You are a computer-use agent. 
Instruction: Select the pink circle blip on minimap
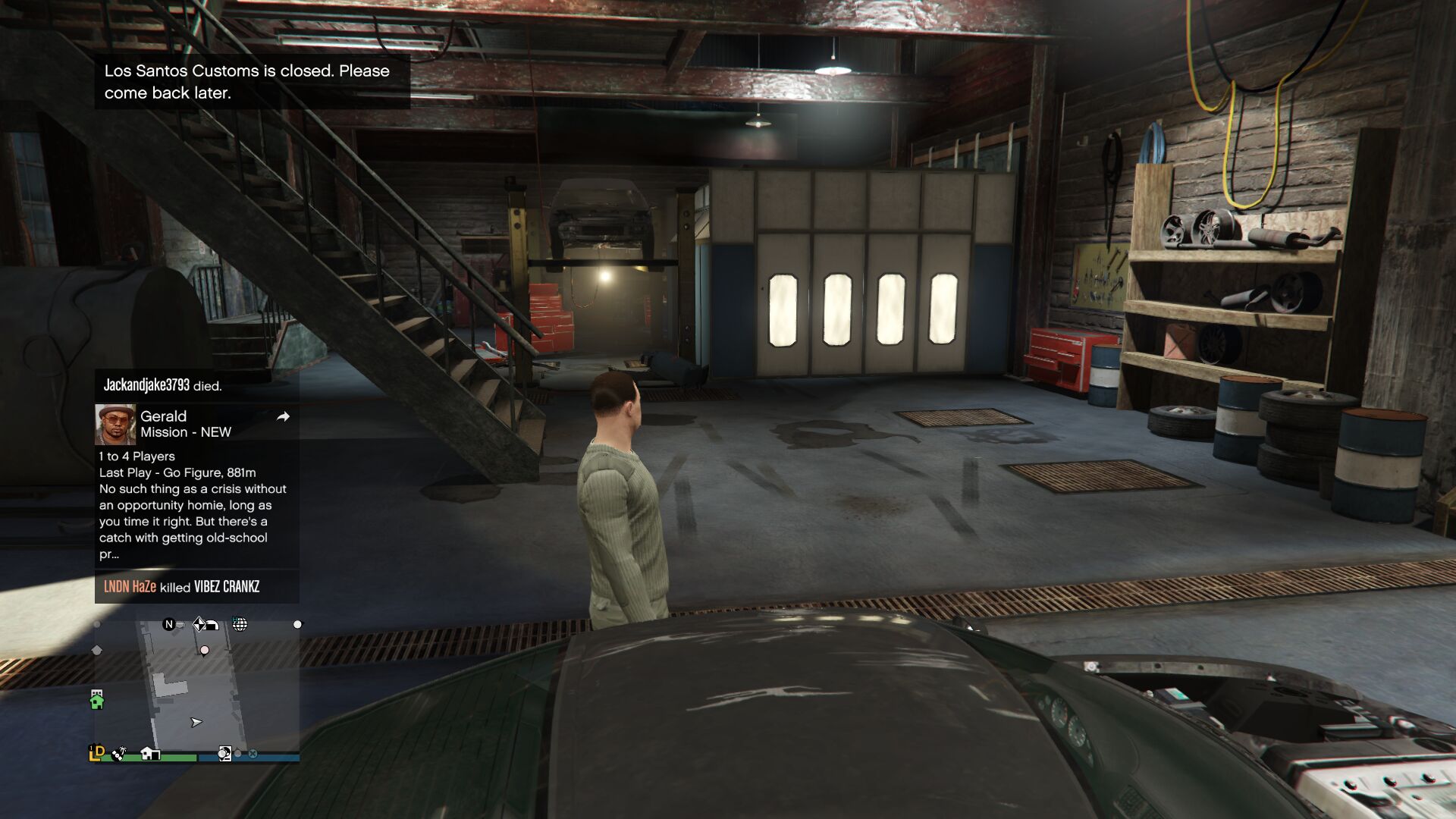[204, 650]
